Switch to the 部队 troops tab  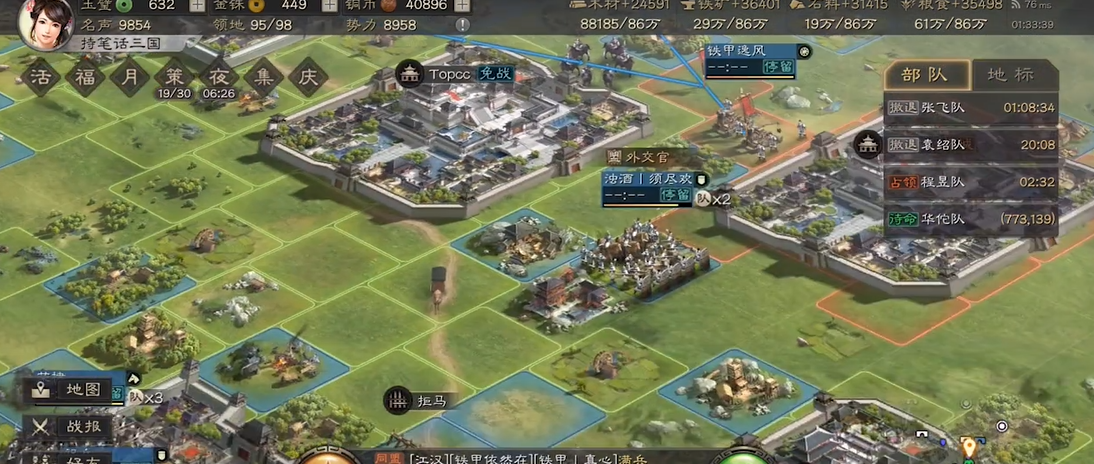[x=924, y=75]
